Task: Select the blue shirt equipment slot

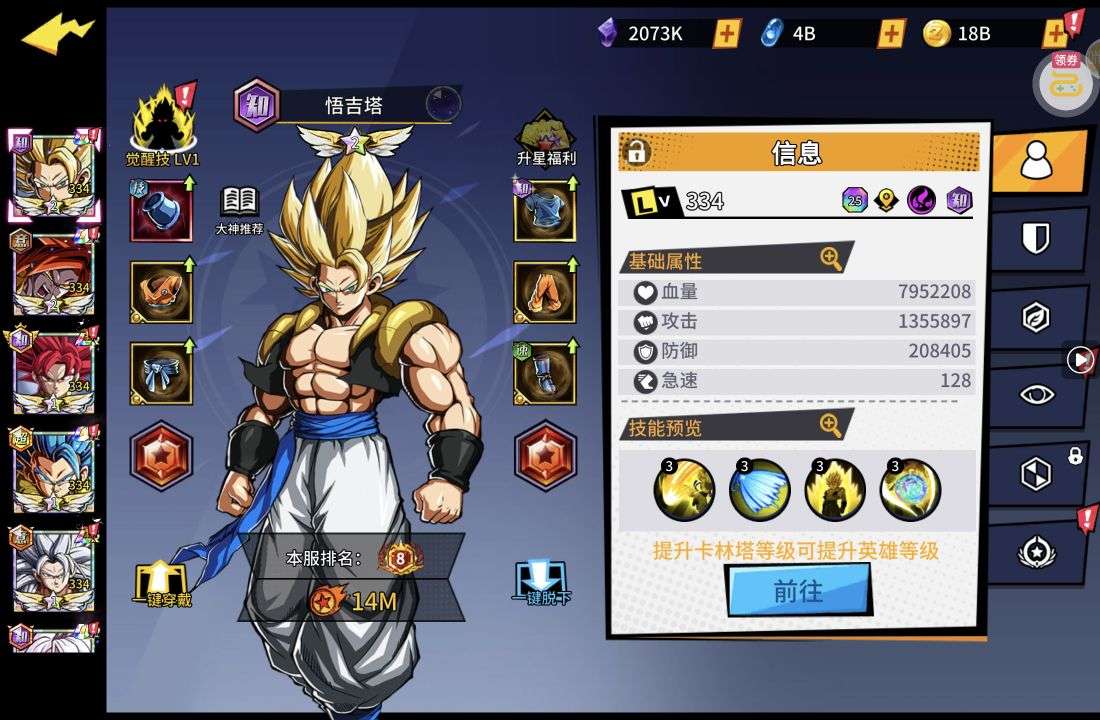Action: (x=544, y=211)
